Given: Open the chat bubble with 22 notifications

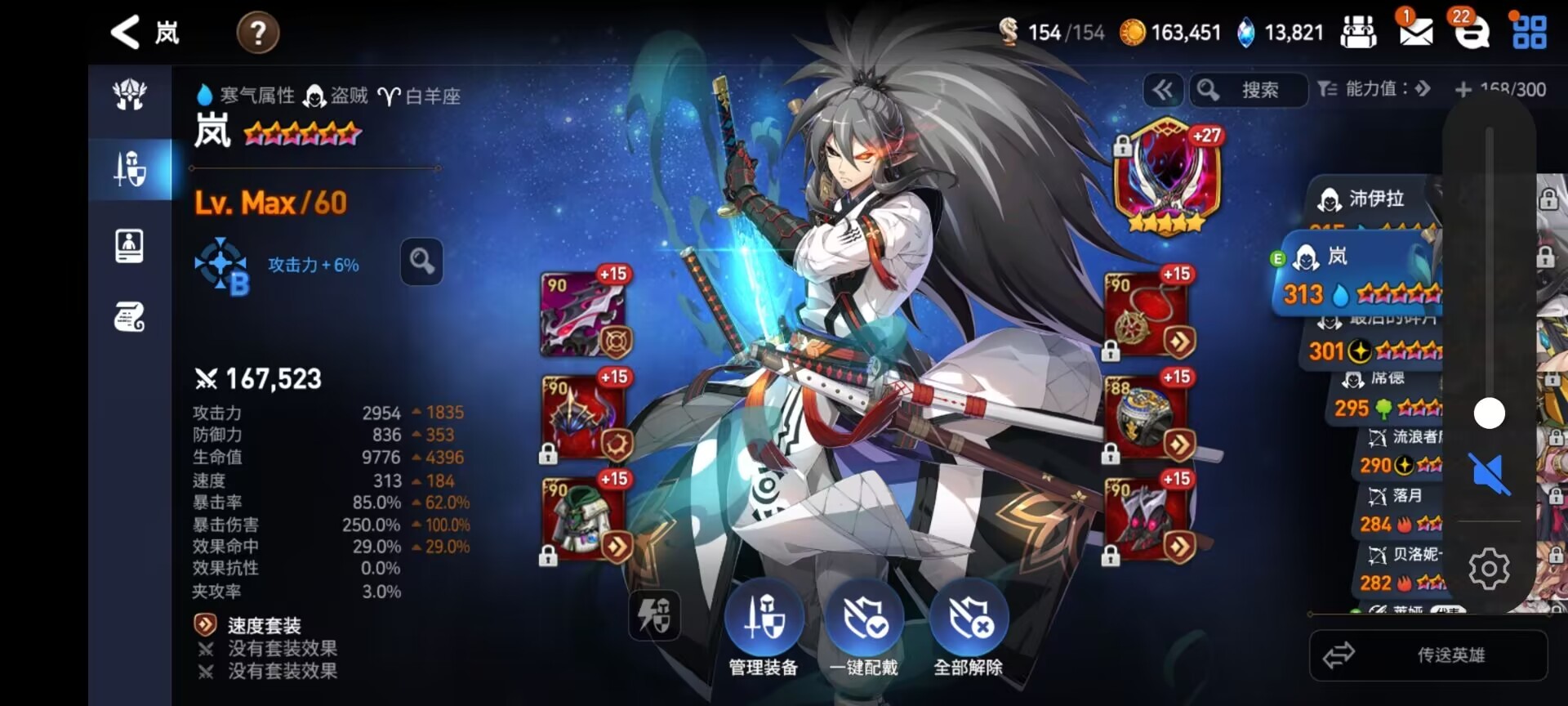Looking at the screenshot, I should click(1472, 33).
